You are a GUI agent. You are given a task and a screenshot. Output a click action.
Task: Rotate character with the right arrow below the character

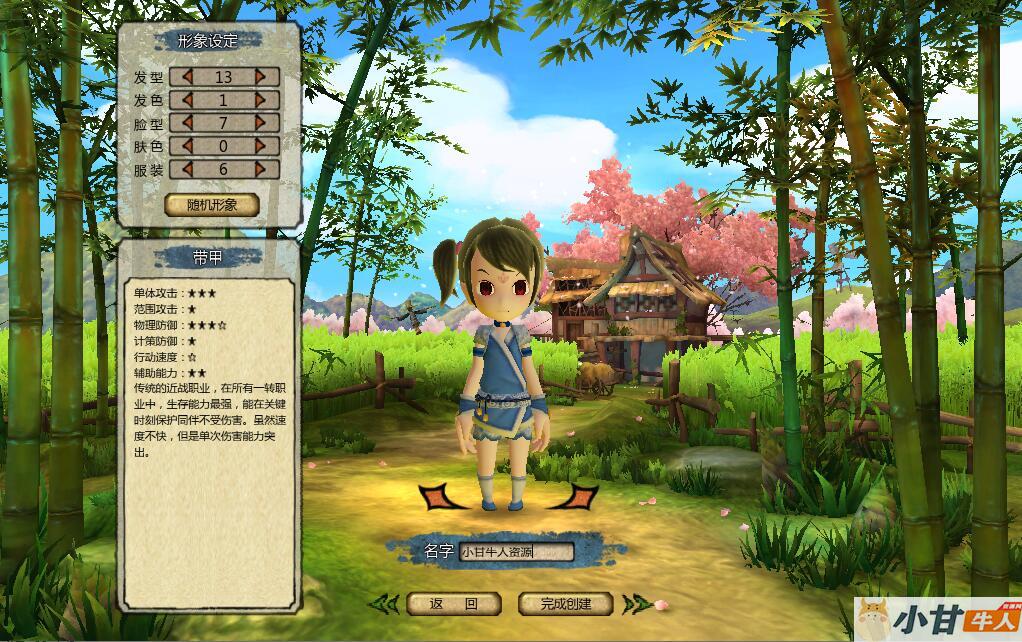[x=578, y=496]
